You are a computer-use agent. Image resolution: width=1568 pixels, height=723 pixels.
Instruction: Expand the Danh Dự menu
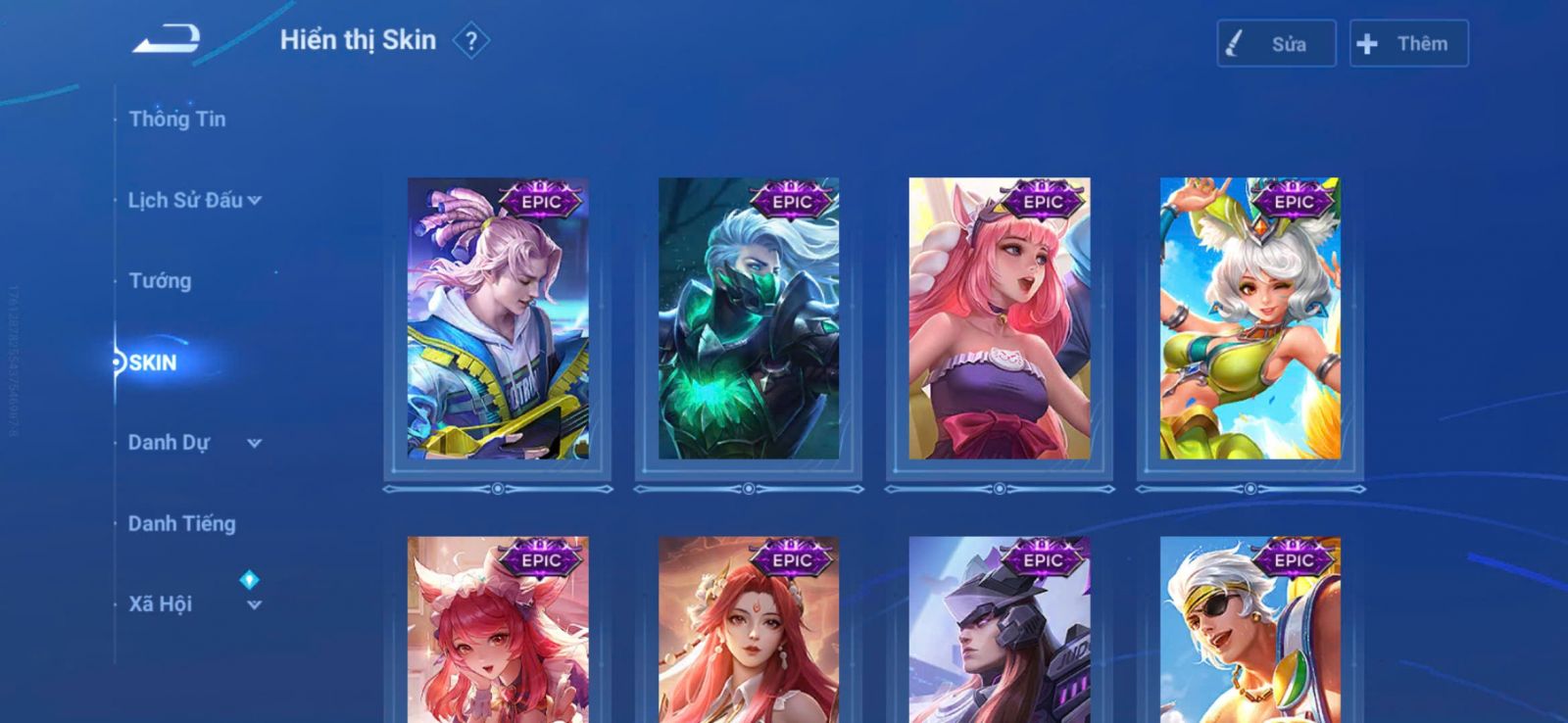tap(194, 443)
